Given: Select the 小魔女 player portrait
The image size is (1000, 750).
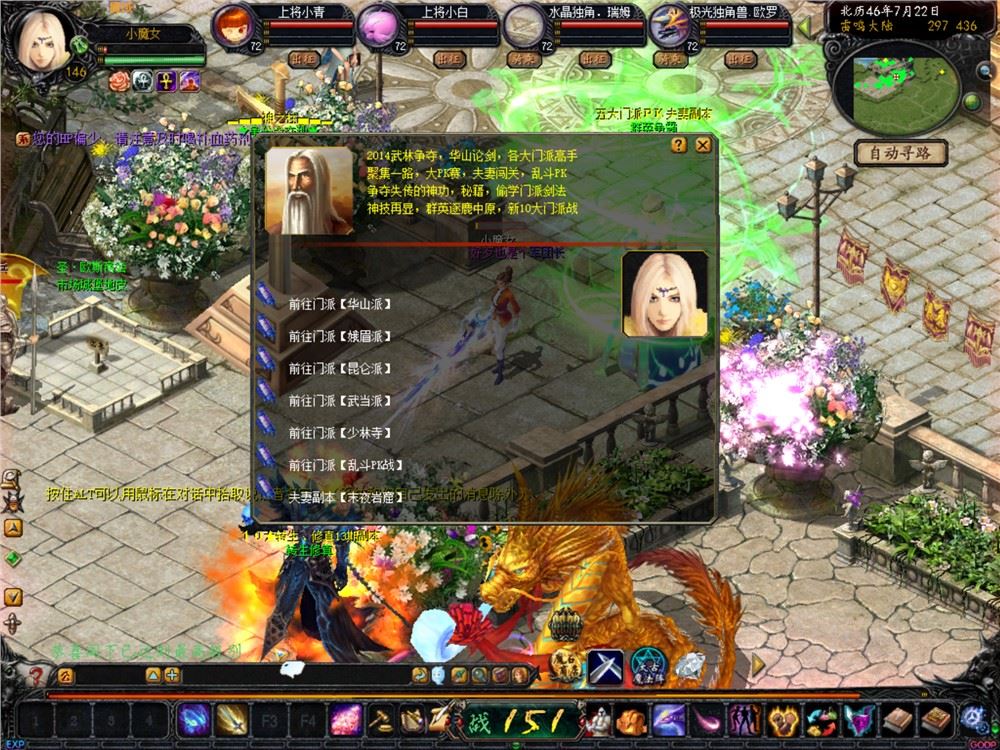Looking at the screenshot, I should [40, 40].
